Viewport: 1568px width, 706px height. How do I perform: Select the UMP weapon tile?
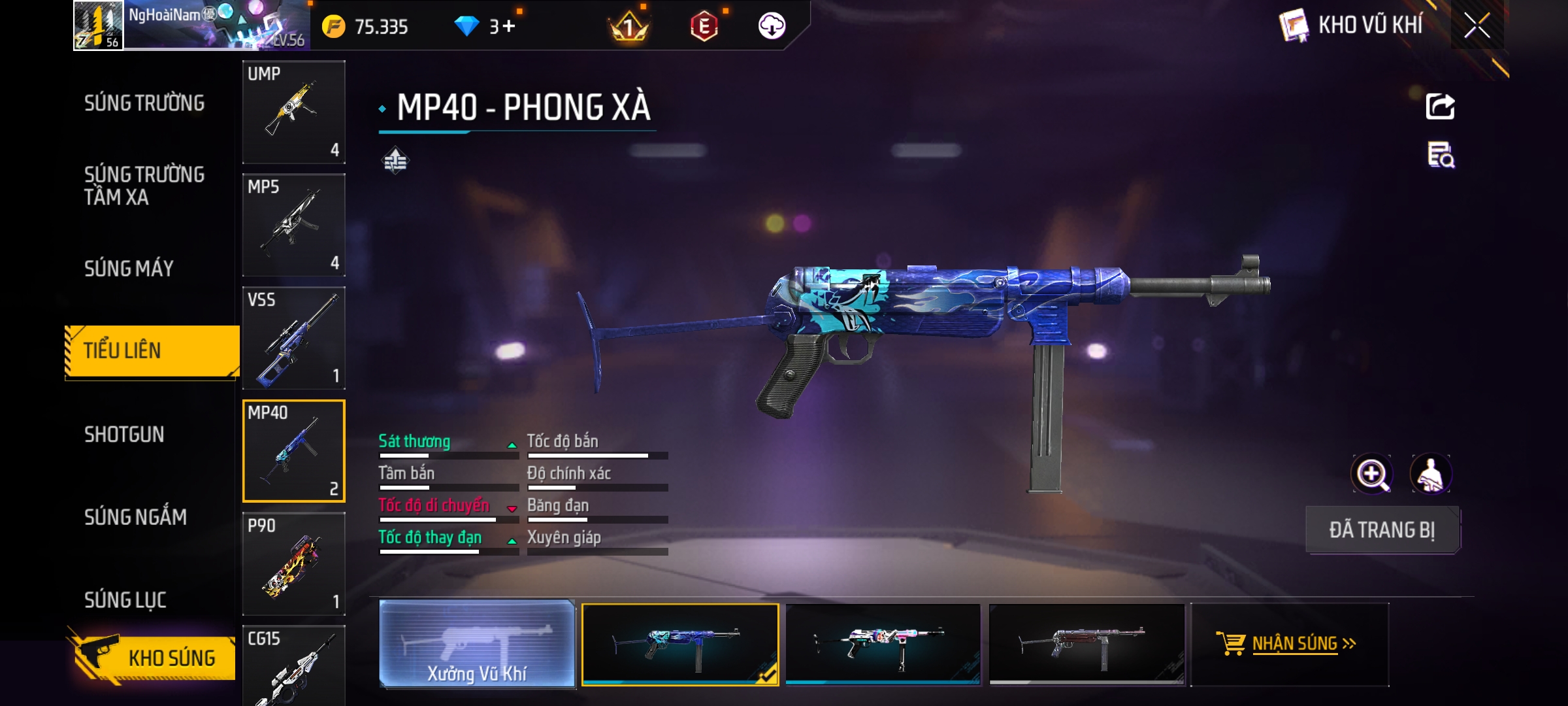click(294, 112)
